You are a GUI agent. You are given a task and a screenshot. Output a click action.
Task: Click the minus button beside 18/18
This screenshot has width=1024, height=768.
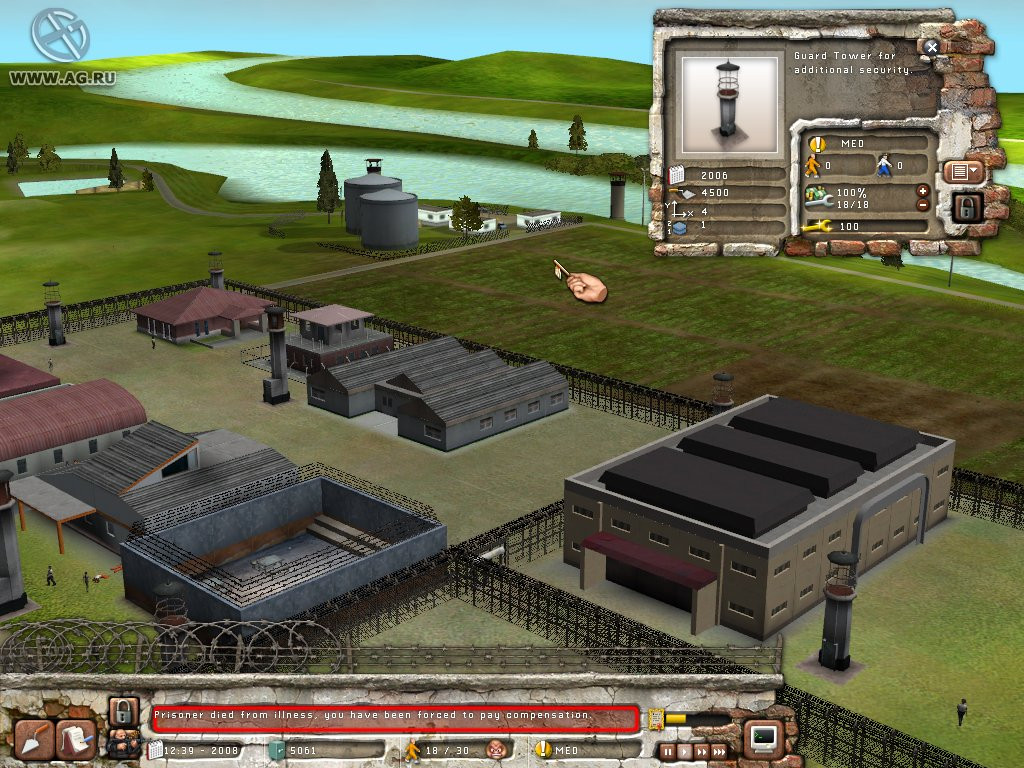click(922, 205)
